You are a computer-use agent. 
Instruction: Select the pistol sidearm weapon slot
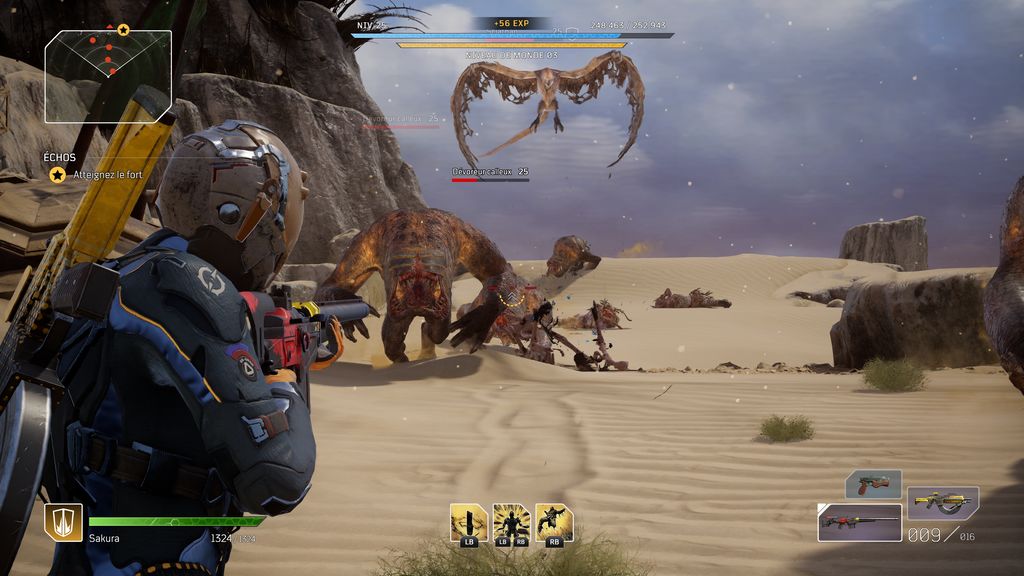pos(873,484)
